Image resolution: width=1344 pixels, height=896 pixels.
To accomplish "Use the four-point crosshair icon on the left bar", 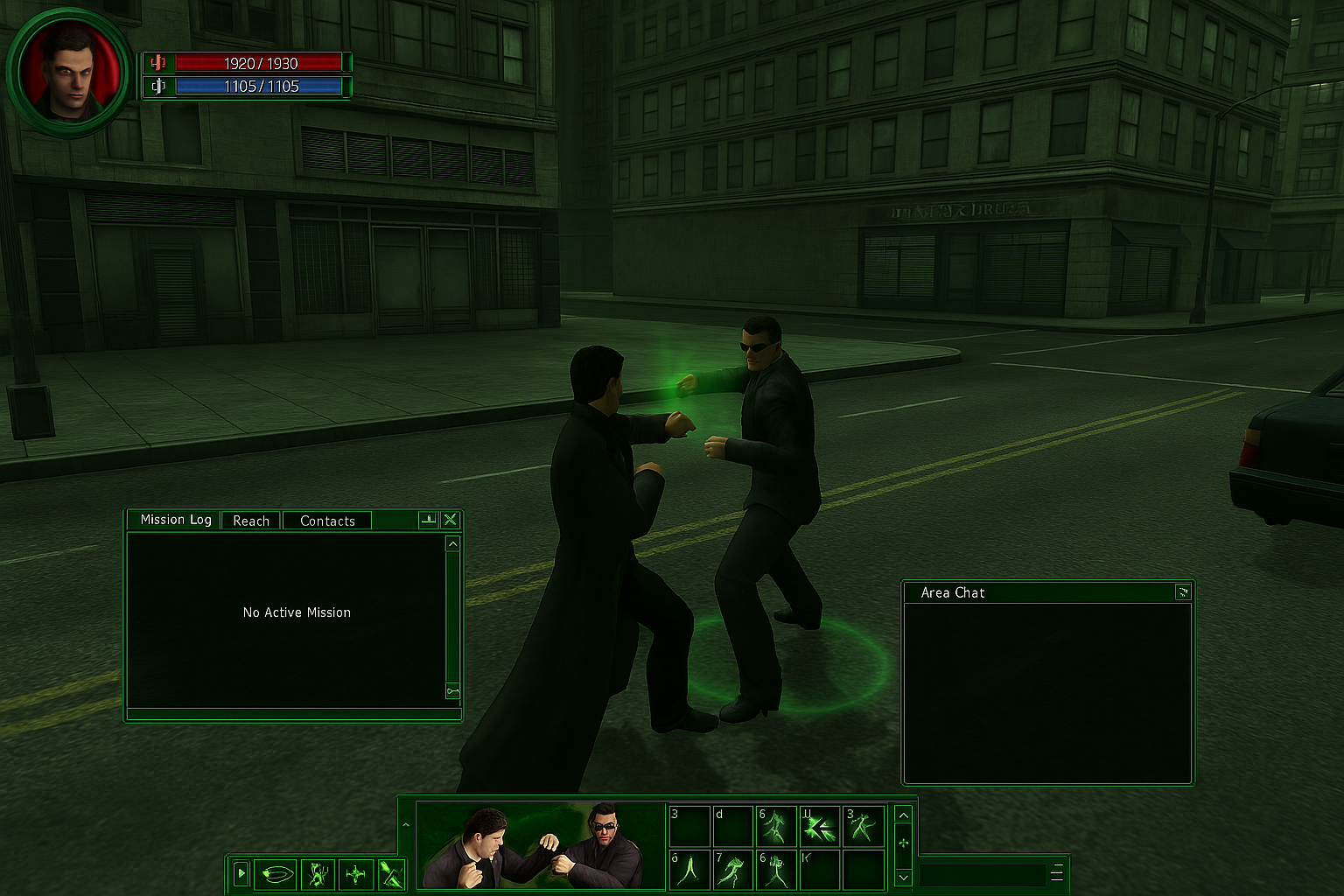I will point(355,873).
